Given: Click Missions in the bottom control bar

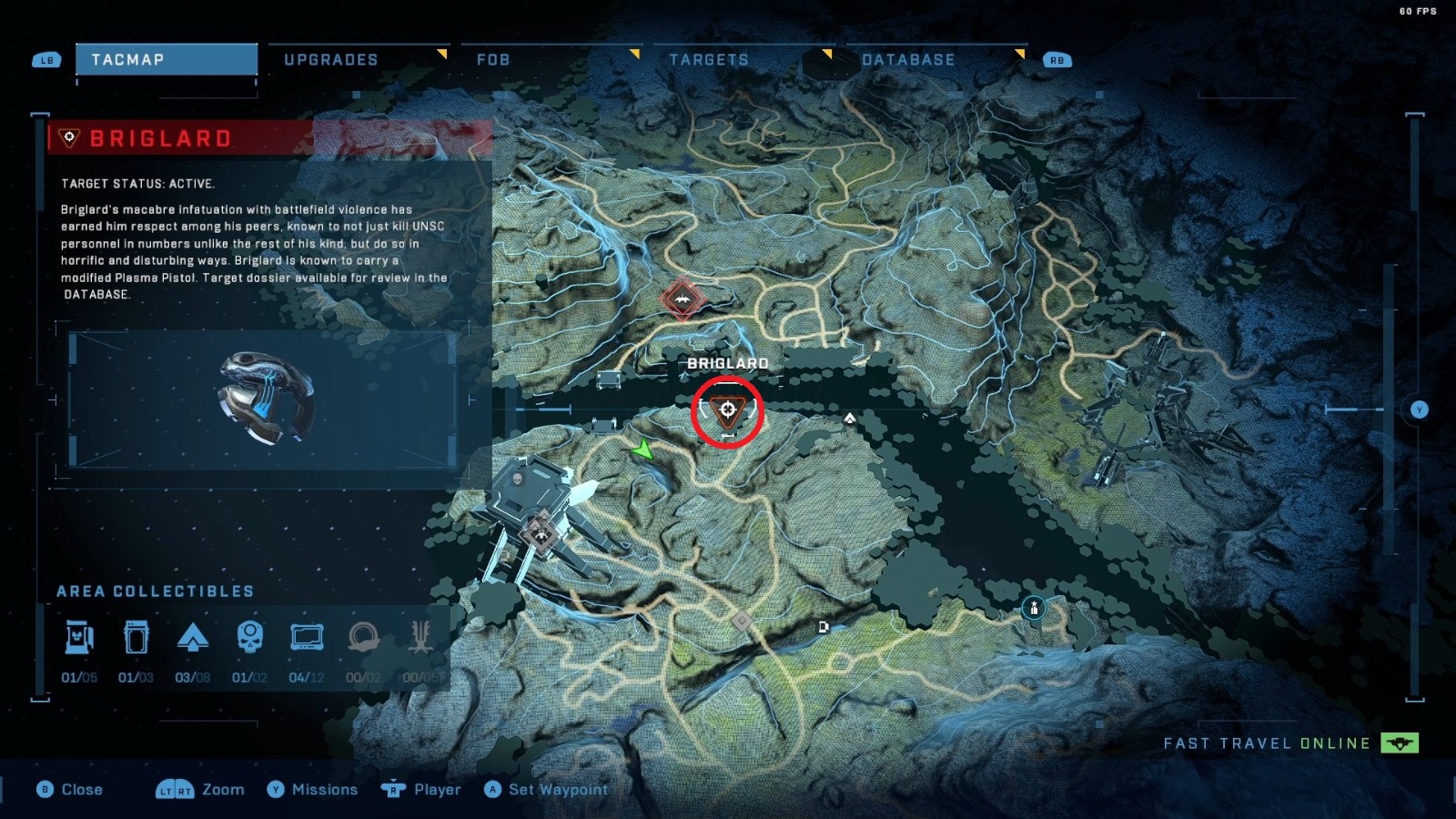Looking at the screenshot, I should 323,789.
